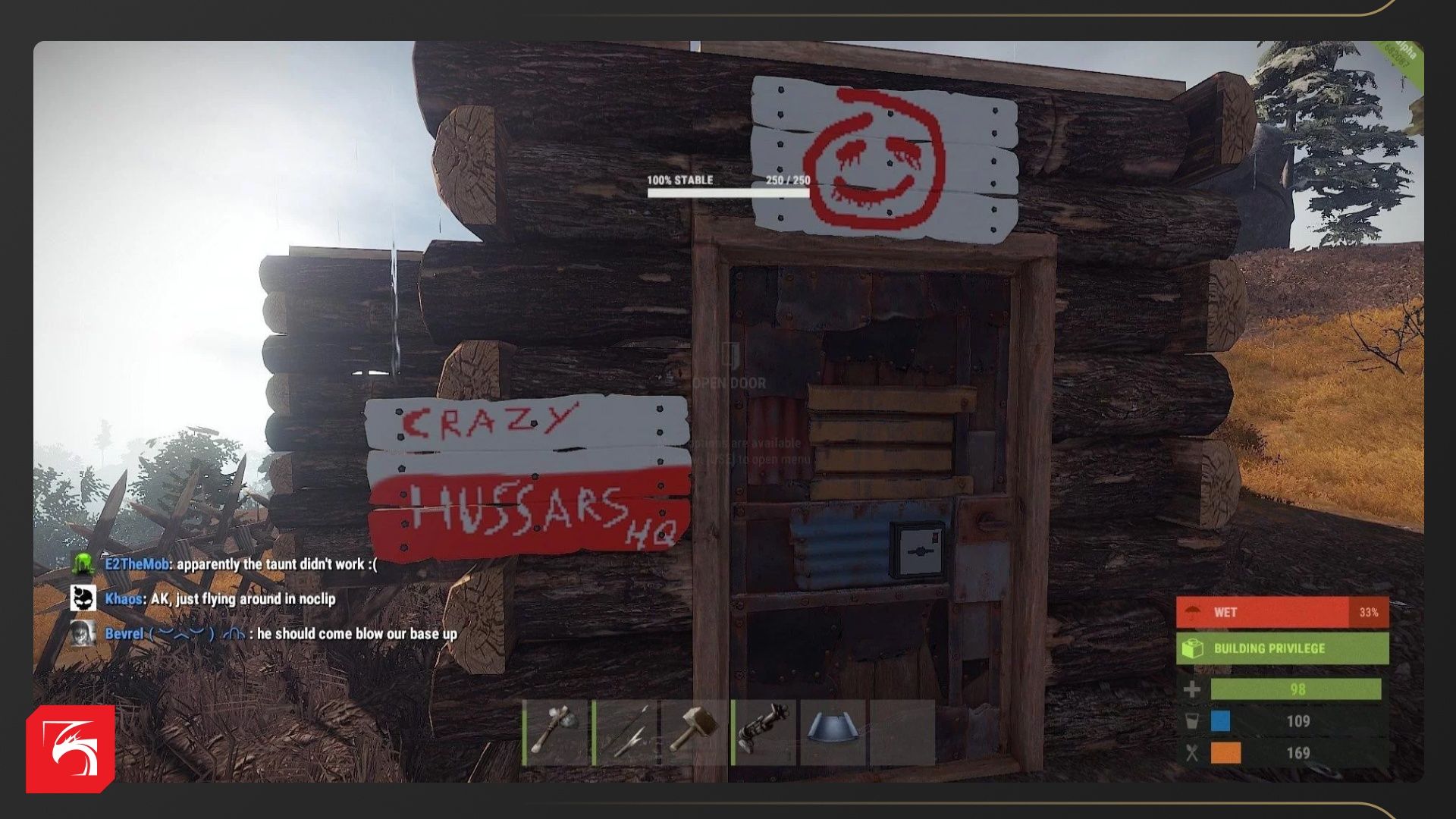Equip the wooden spear from the hotbar
Screen dimensions: 1456x819
click(626, 732)
